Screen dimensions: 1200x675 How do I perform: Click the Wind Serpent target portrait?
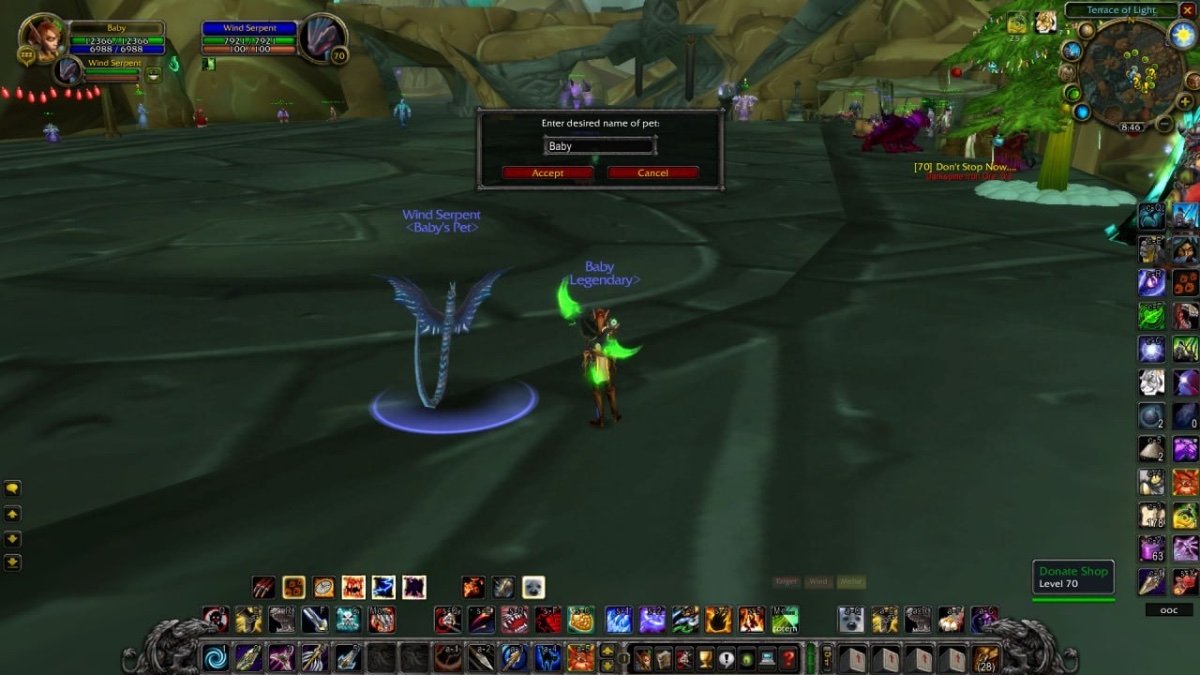pos(322,38)
